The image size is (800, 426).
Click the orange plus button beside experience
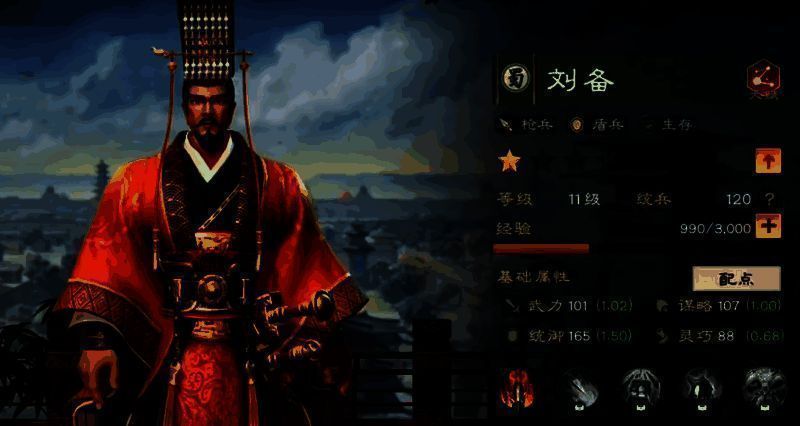pyautogui.click(x=767, y=226)
